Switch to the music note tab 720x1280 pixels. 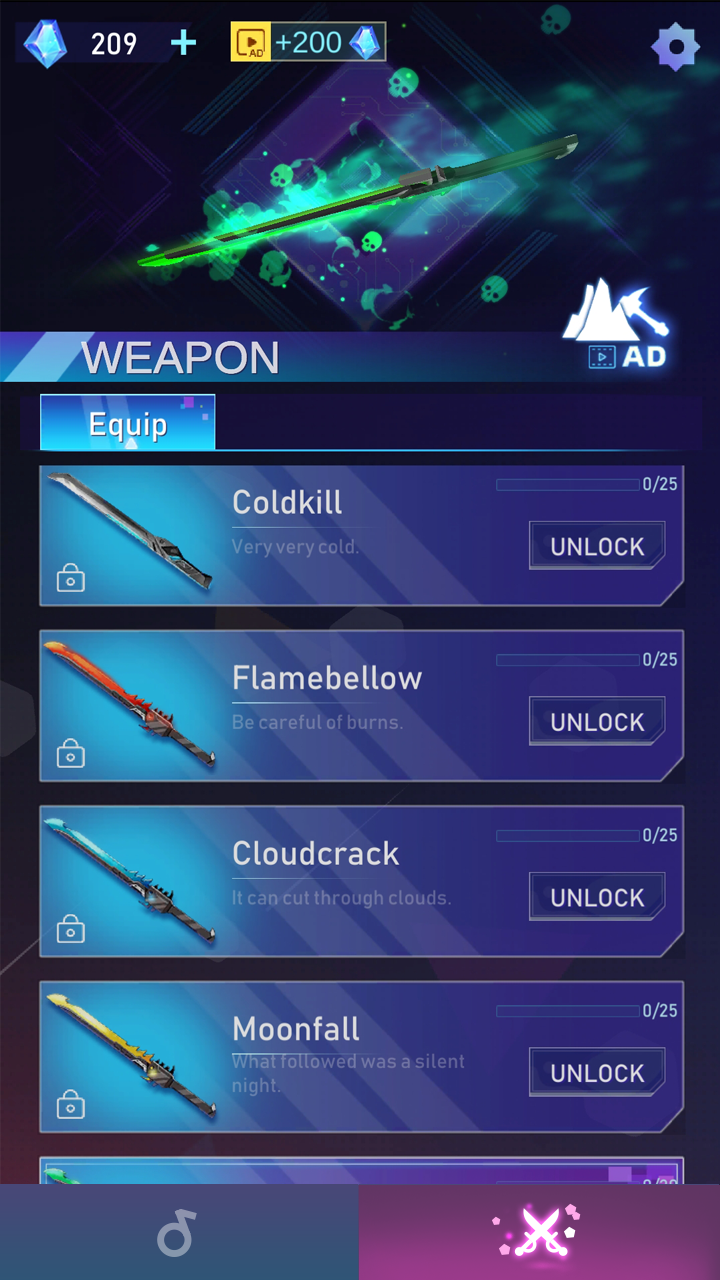(178, 1232)
